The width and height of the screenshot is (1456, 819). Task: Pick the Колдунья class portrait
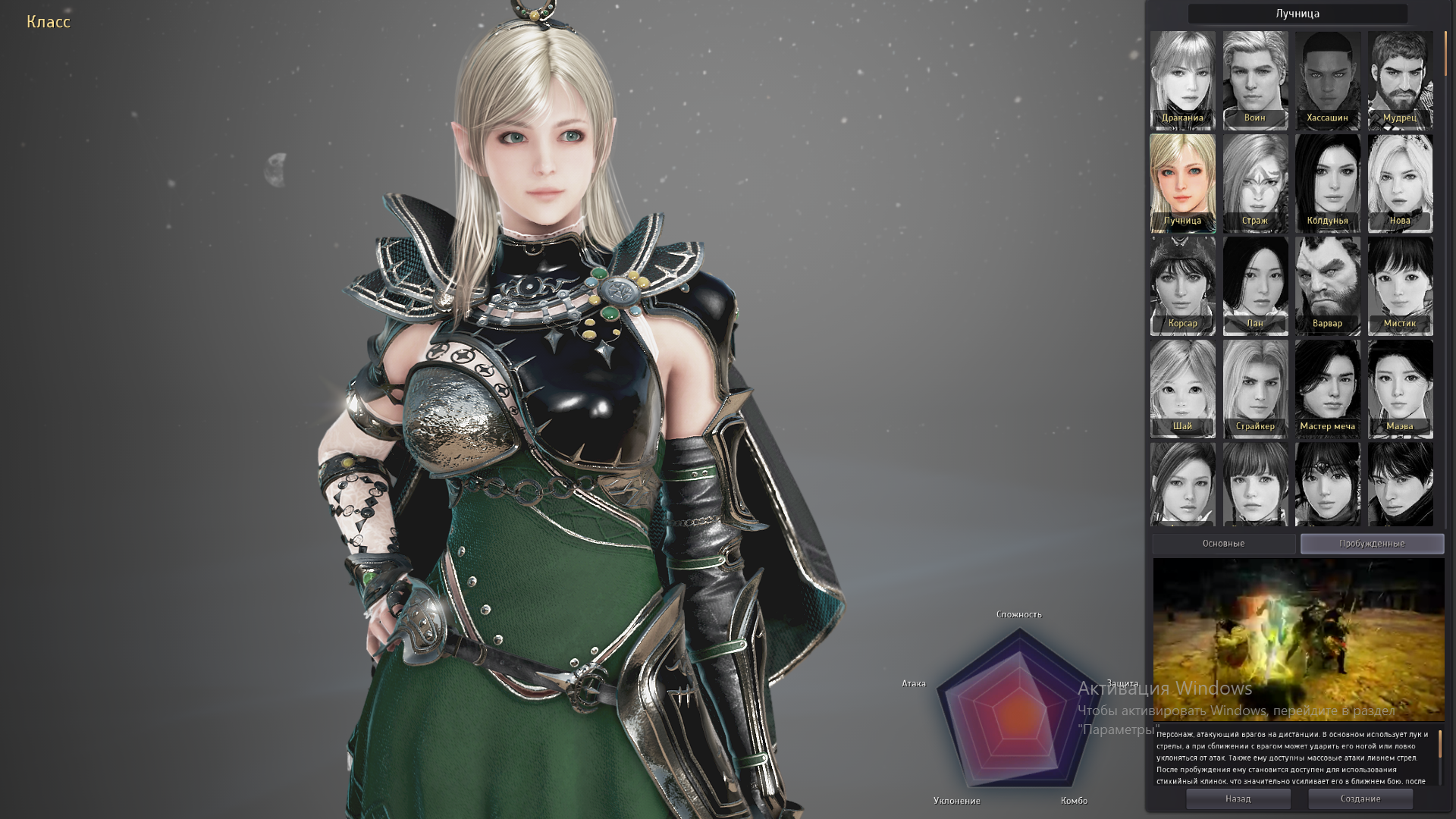point(1327,182)
